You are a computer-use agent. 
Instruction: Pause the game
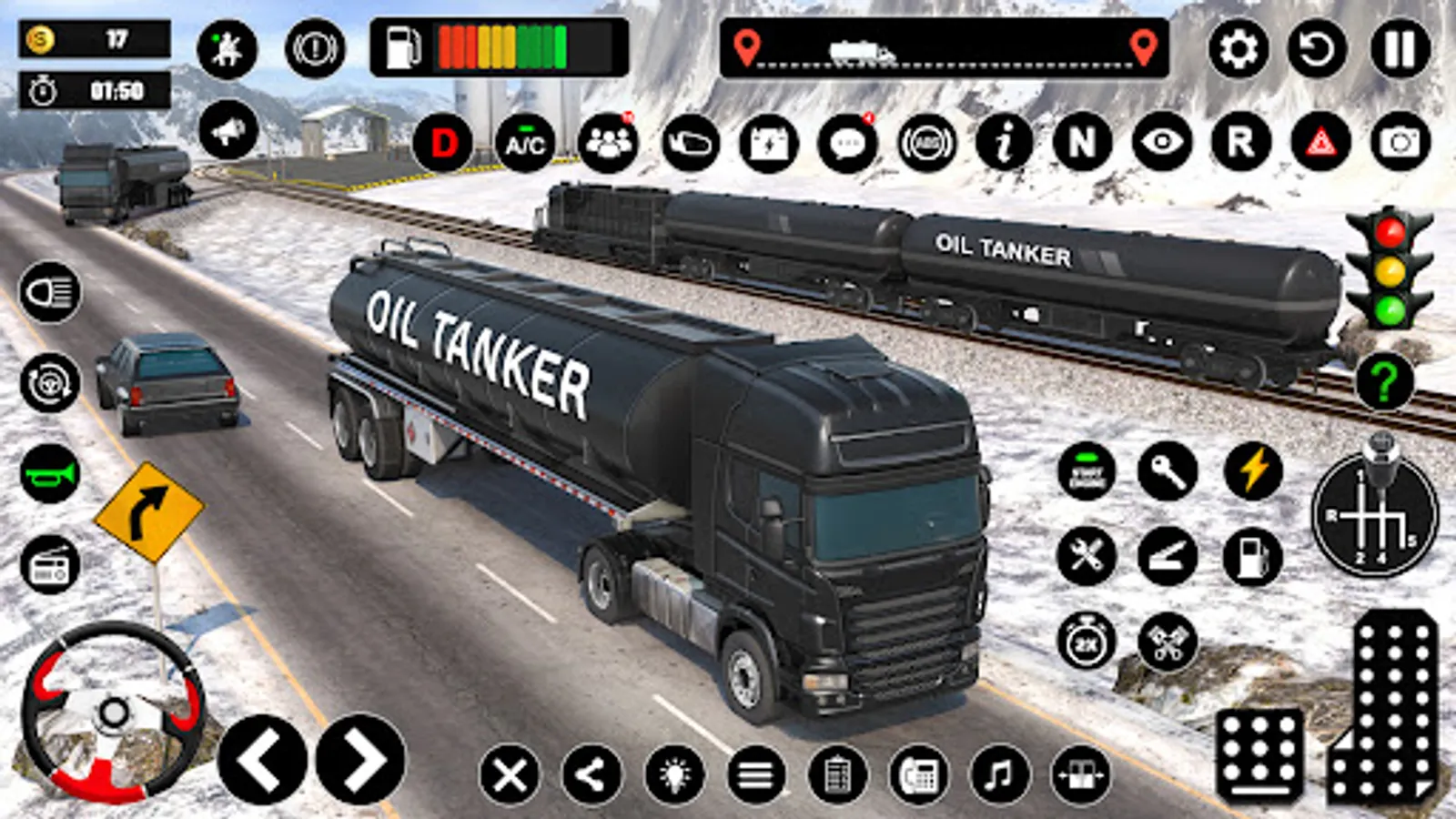[x=1400, y=48]
